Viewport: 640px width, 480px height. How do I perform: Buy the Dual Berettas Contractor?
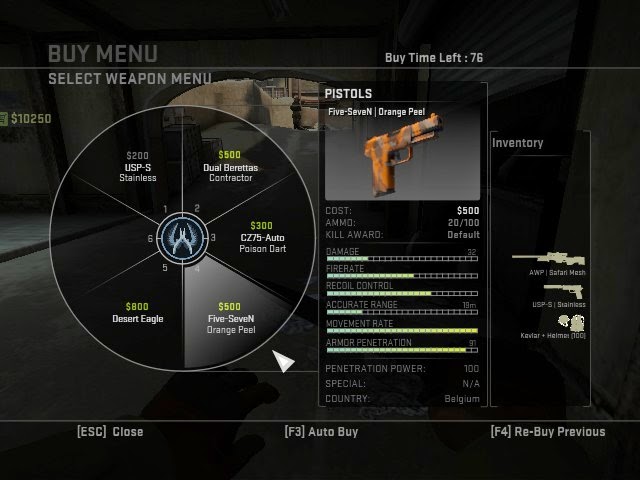pos(230,167)
